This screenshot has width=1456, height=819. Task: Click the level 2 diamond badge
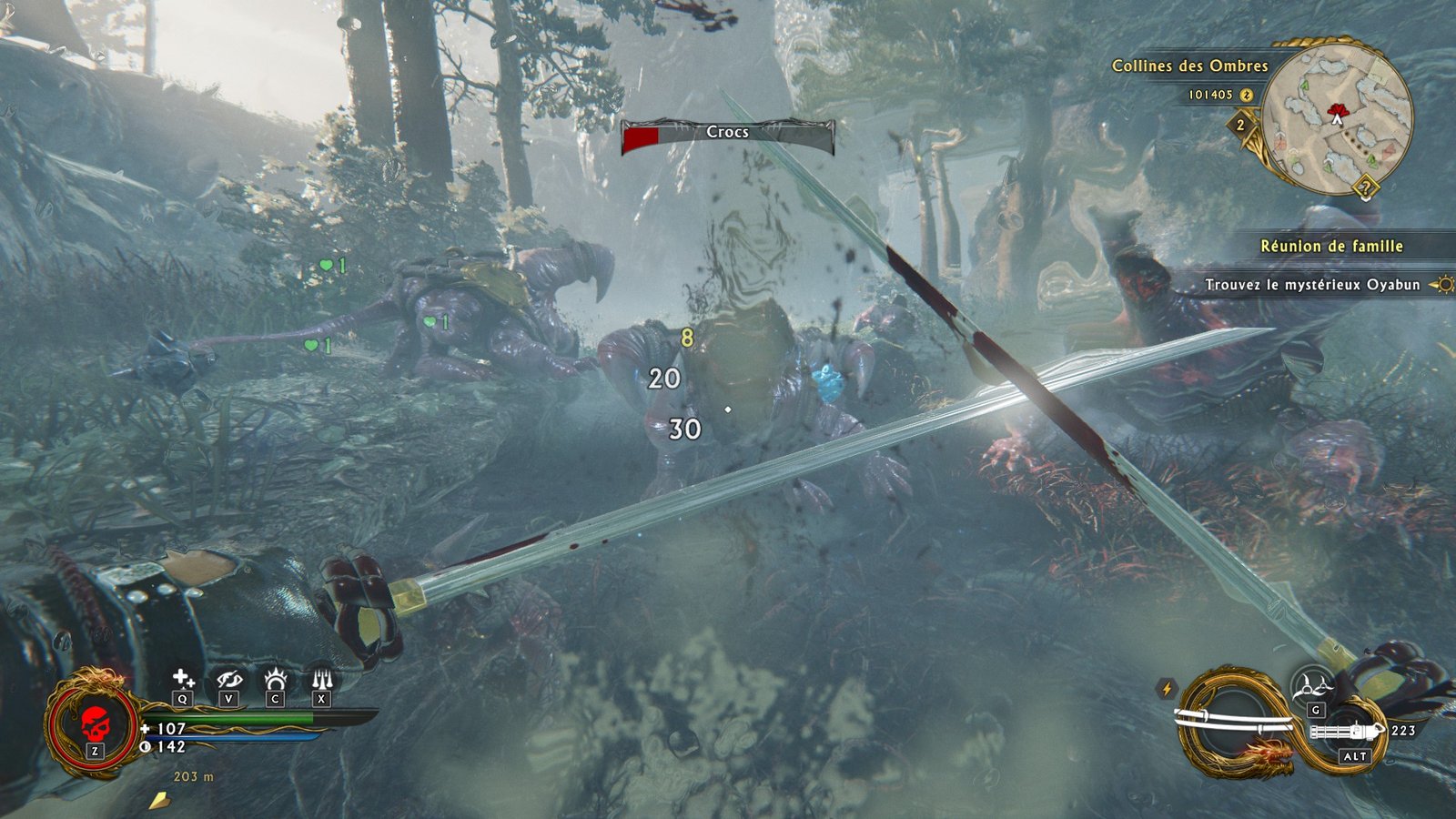[x=1240, y=126]
